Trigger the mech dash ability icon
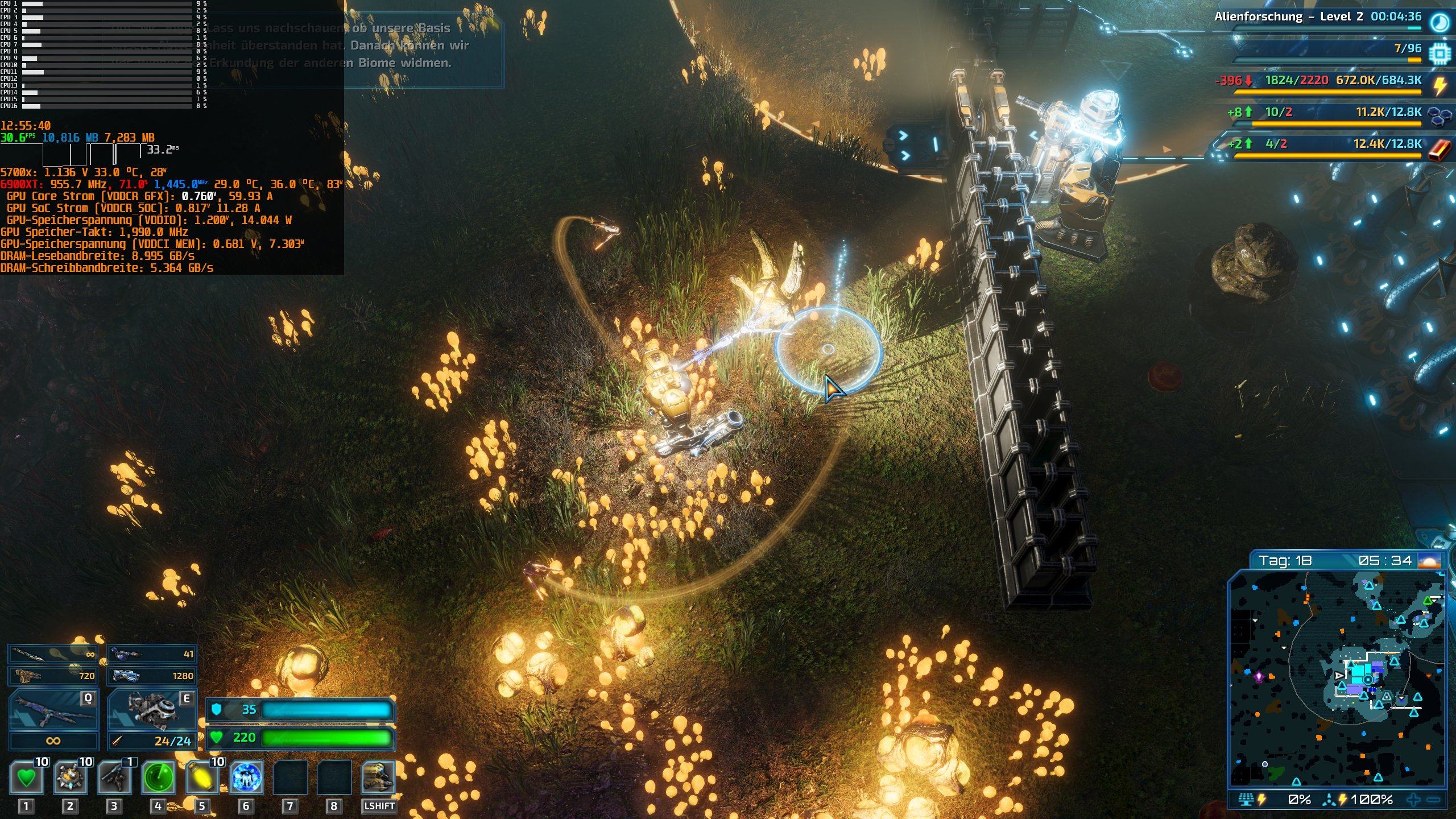1456x819 pixels. click(x=378, y=777)
